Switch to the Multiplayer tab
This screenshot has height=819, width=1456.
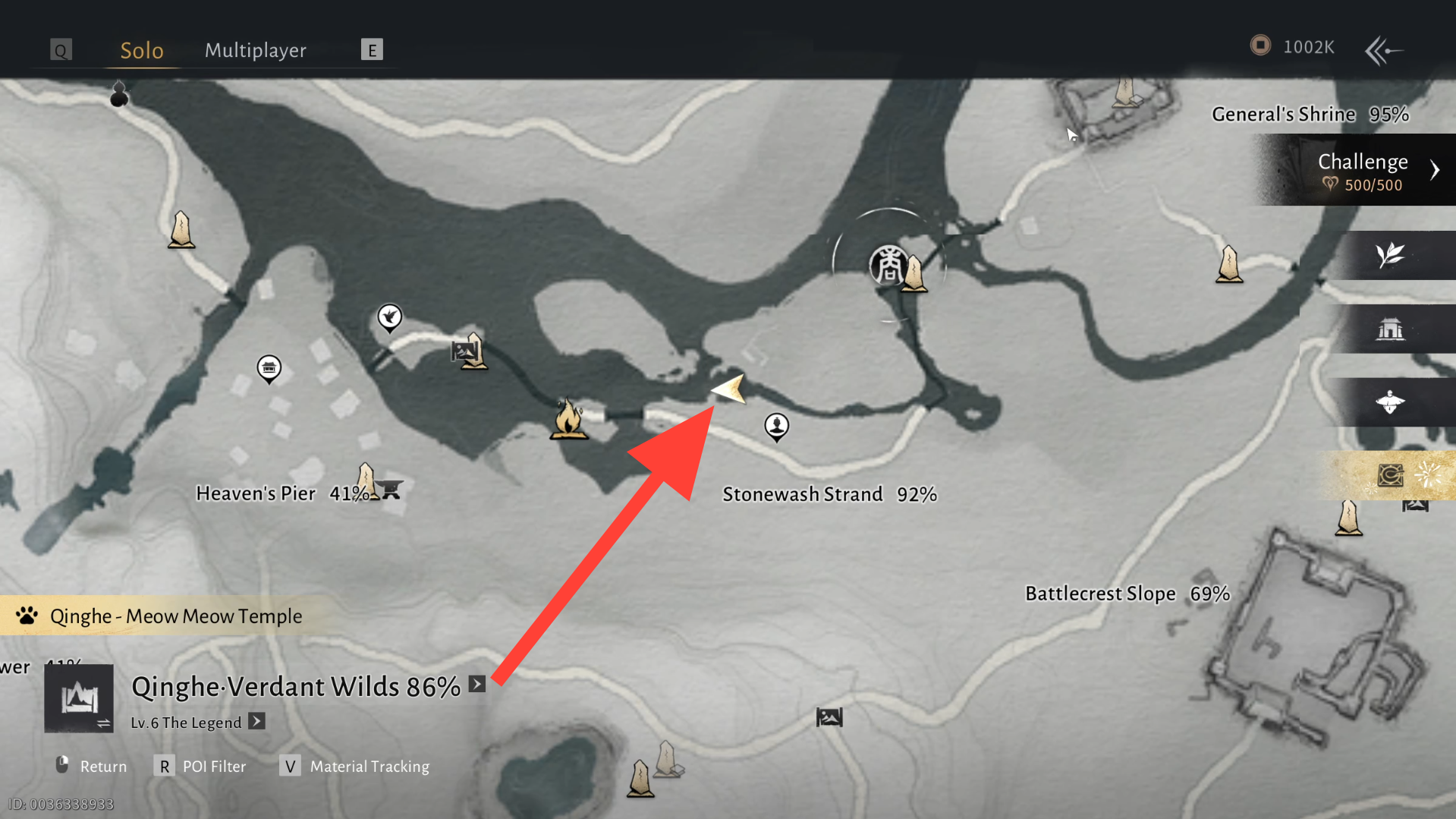[x=255, y=50]
